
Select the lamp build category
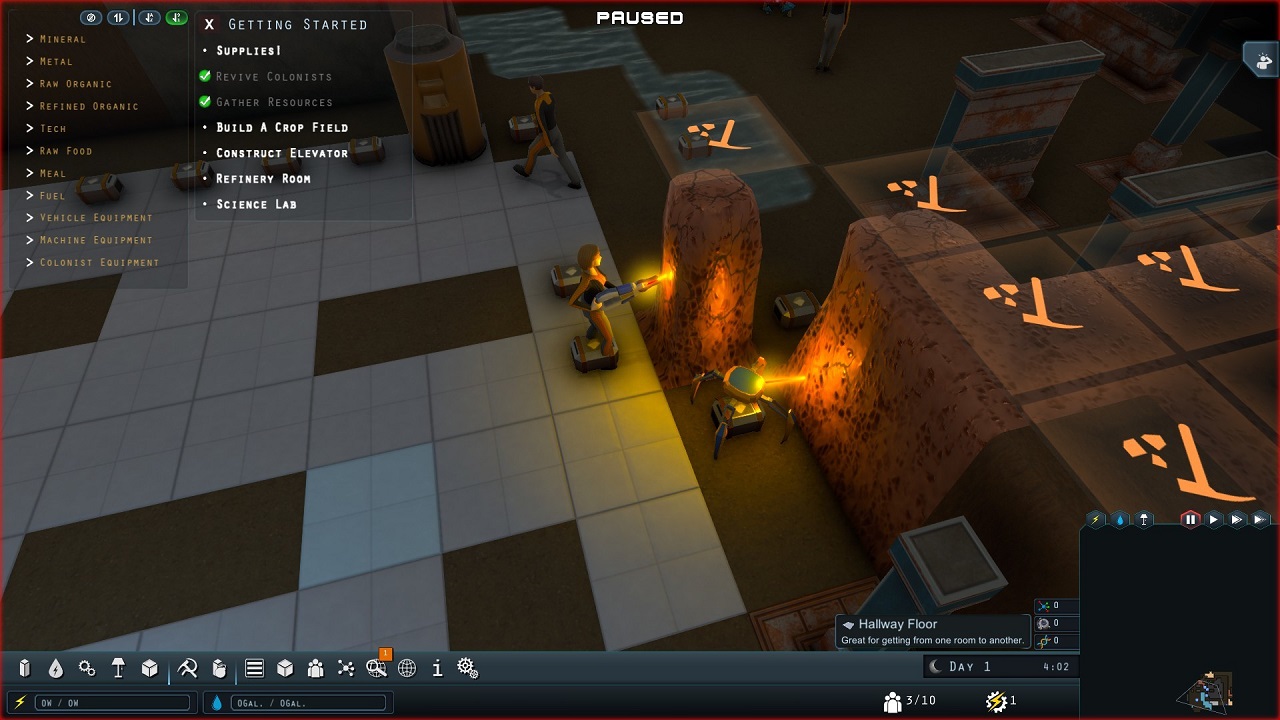[118, 668]
